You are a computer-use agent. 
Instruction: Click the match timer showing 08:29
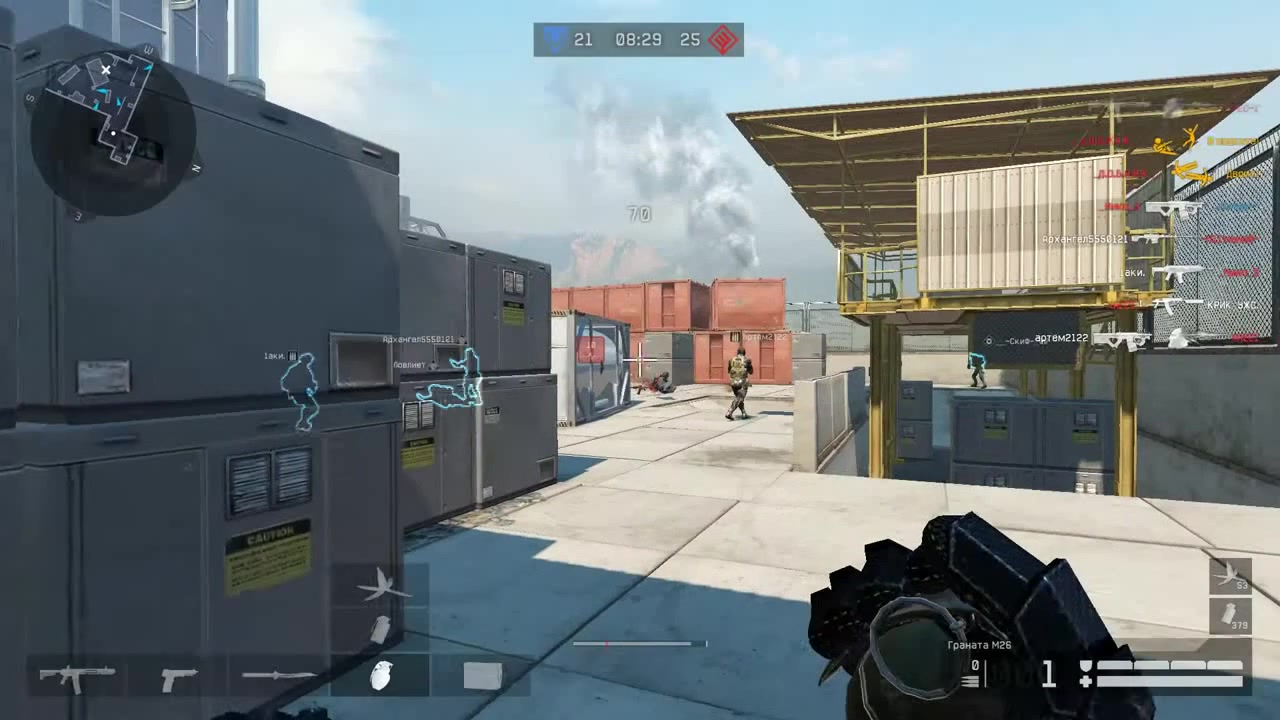637,40
